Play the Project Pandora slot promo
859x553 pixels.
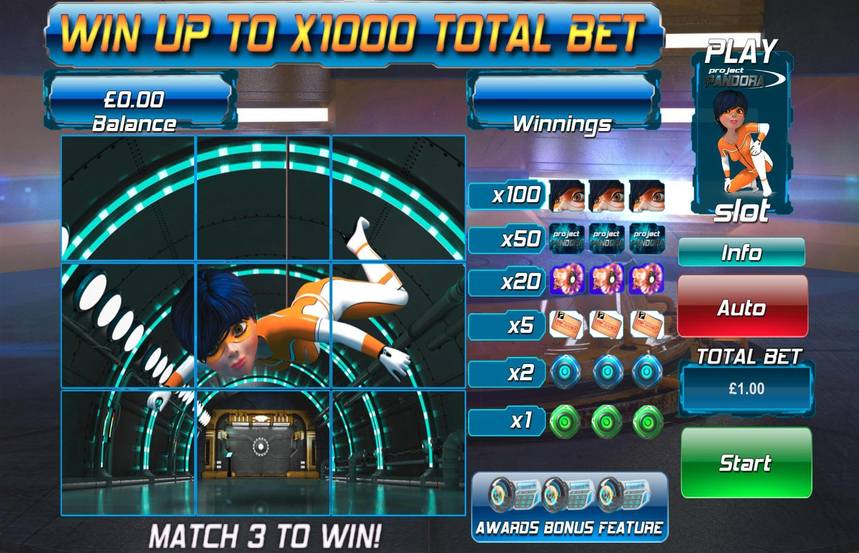point(741,131)
